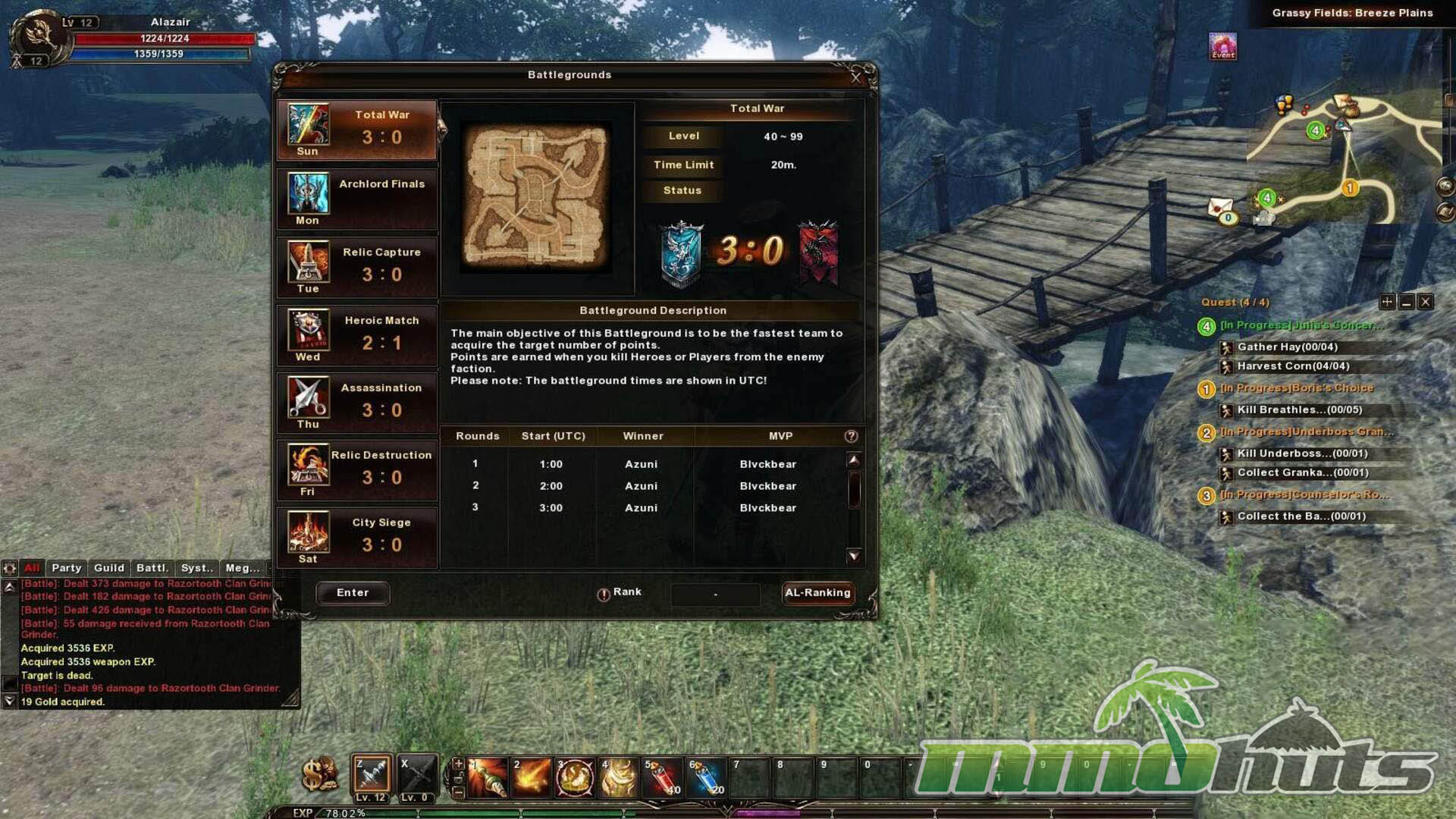This screenshot has height=819, width=1456.
Task: Select the Boris's Choice quest entry
Action: (x=1296, y=388)
